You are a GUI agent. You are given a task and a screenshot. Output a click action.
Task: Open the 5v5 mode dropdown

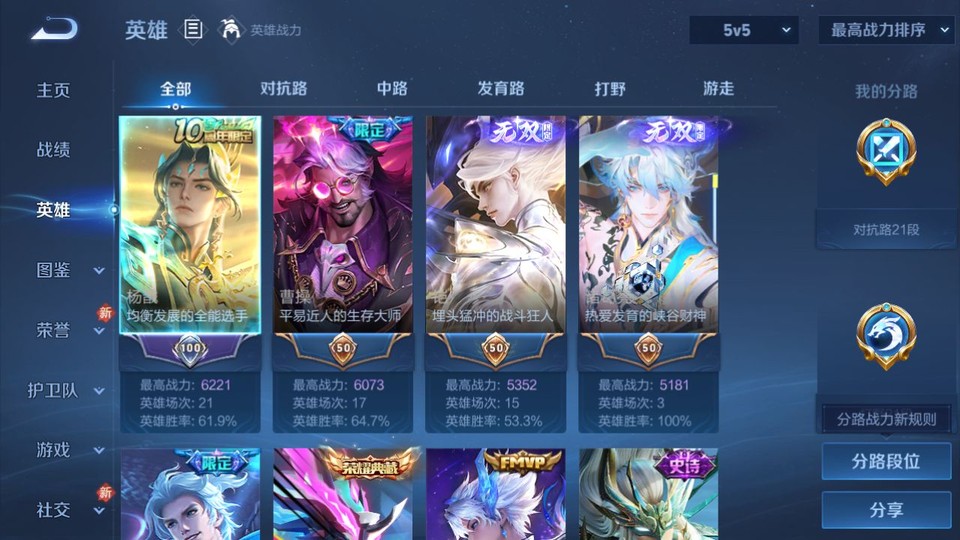[744, 30]
